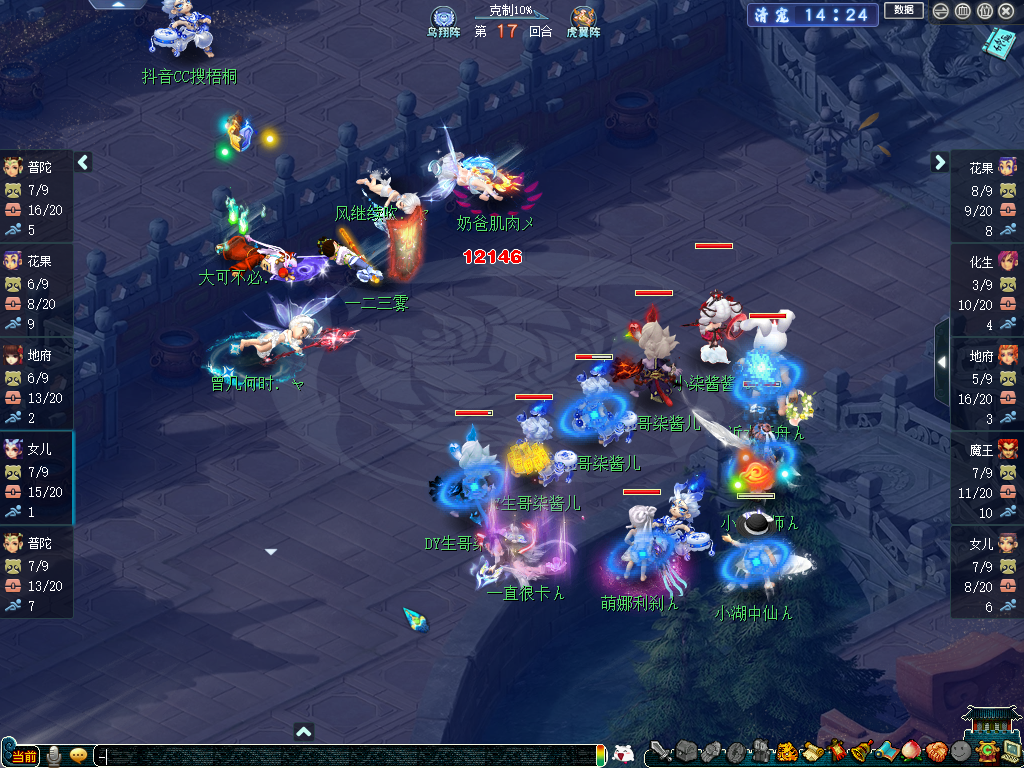Image resolution: width=1024 pixels, height=768 pixels.
Task: Close the battle view with the X button
Action: (x=1008, y=11)
